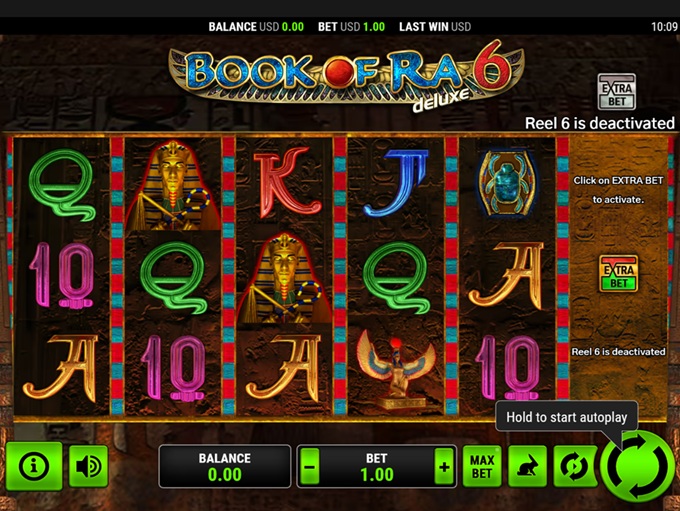
Task: Set the stake with MAX BET
Action: pyautogui.click(x=482, y=467)
